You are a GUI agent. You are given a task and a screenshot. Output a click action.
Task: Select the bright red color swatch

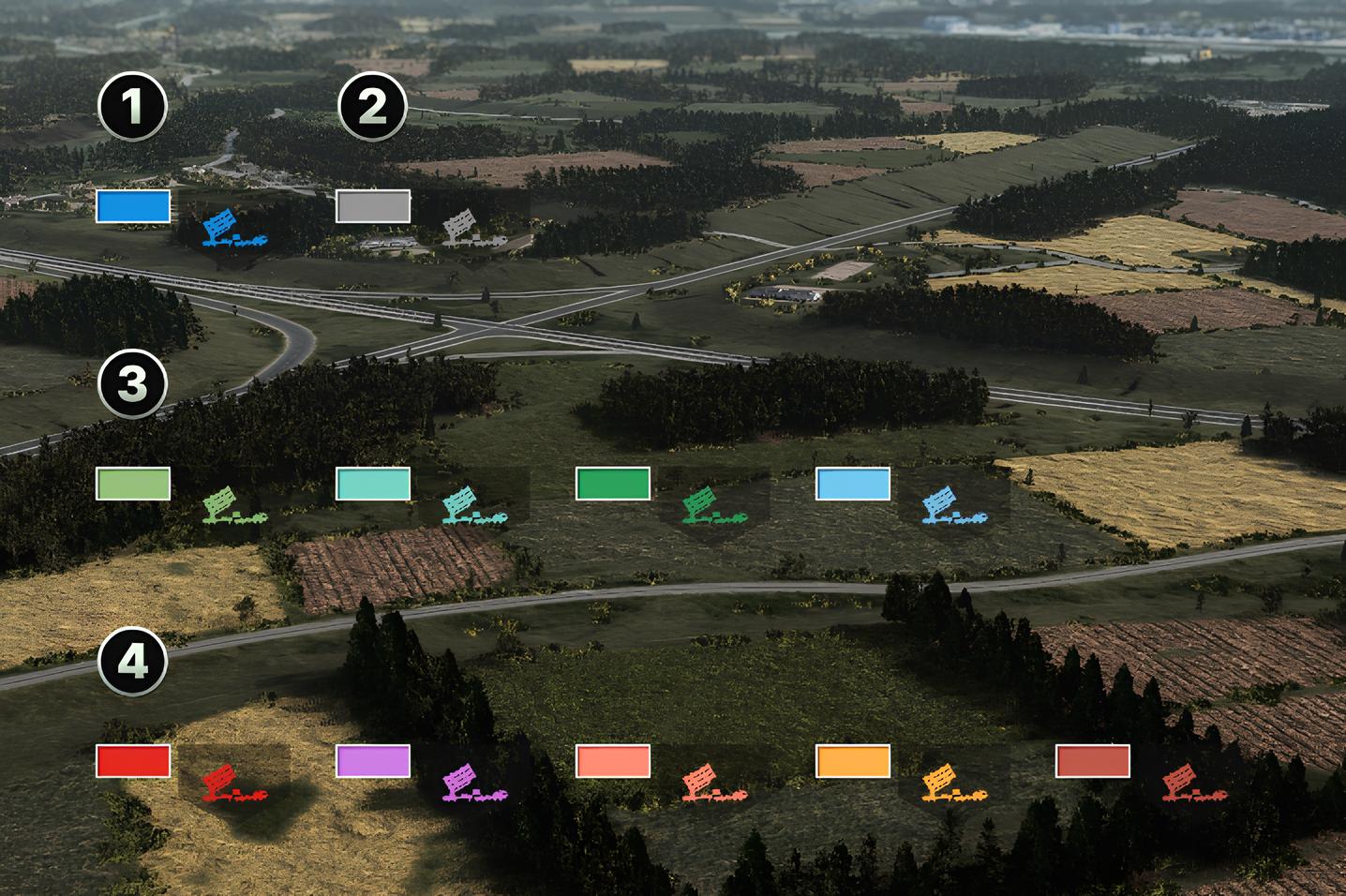133,761
